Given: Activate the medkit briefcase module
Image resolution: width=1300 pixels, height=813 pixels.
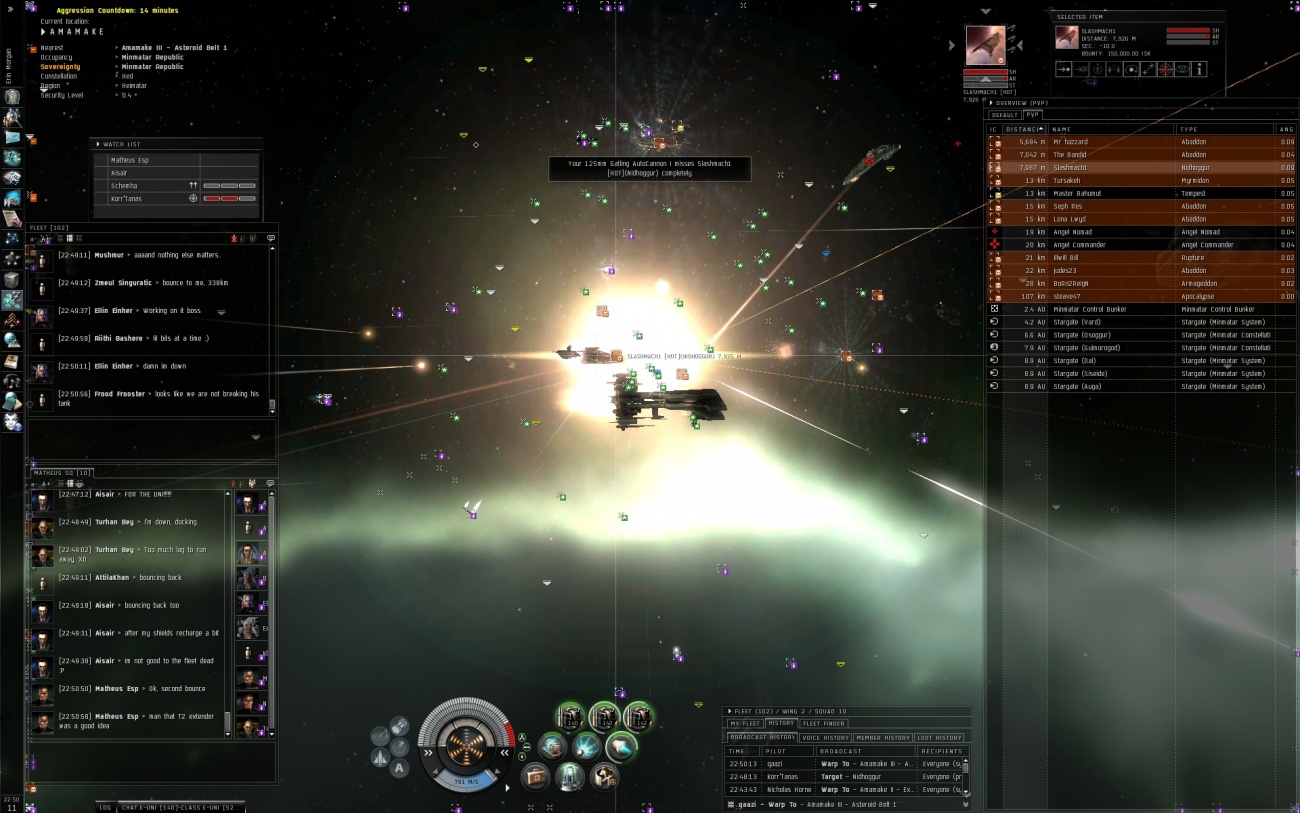Looking at the screenshot, I should [x=536, y=775].
